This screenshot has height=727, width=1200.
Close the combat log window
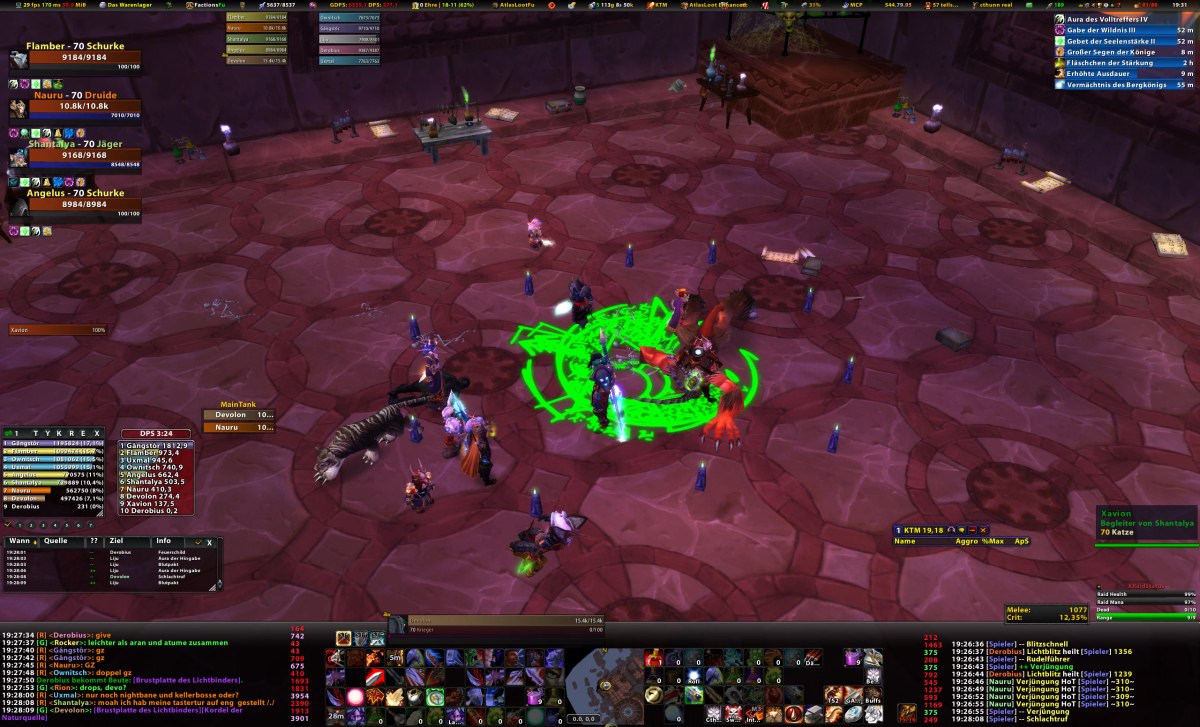click(209, 542)
